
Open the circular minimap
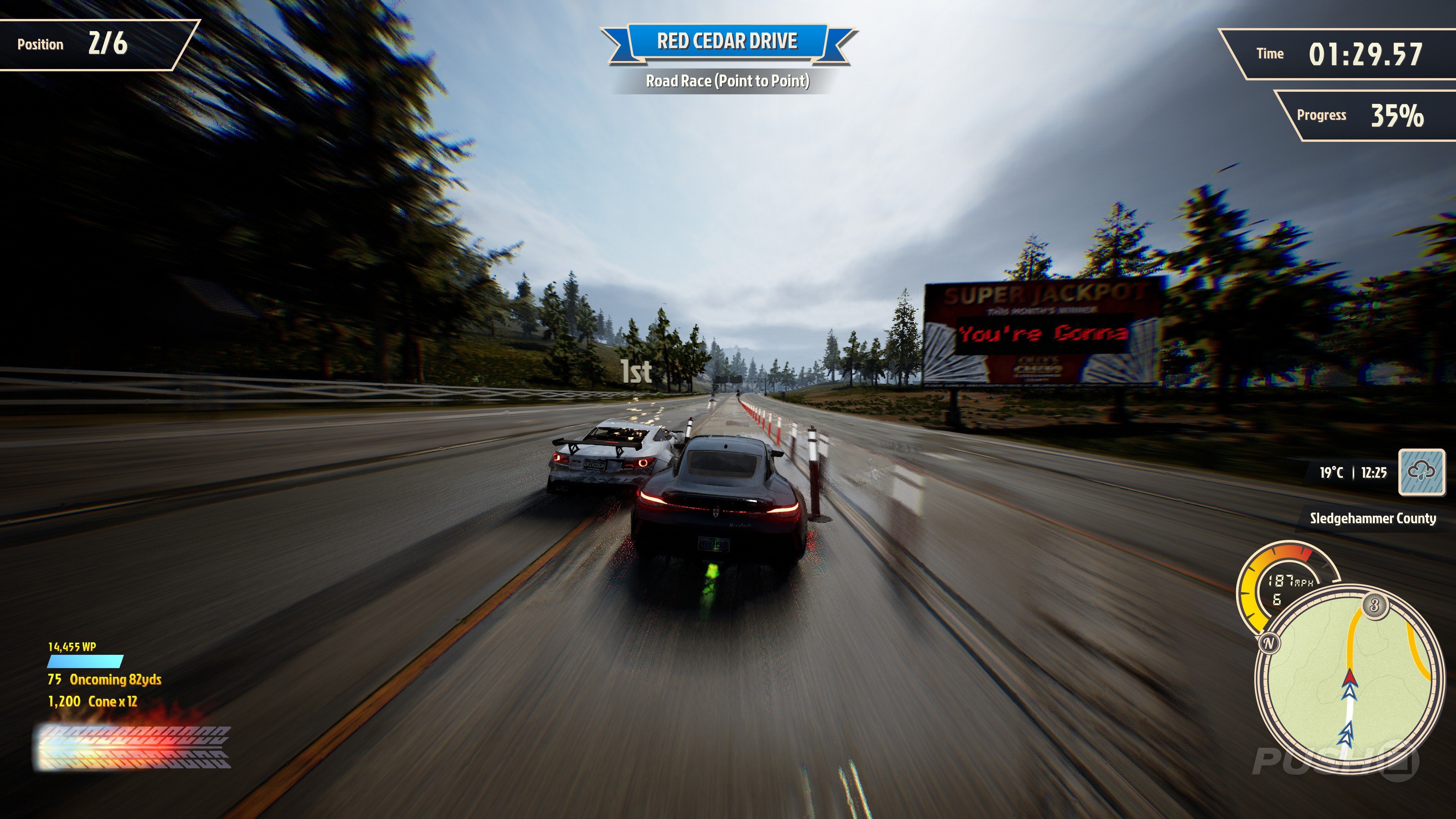click(1349, 678)
